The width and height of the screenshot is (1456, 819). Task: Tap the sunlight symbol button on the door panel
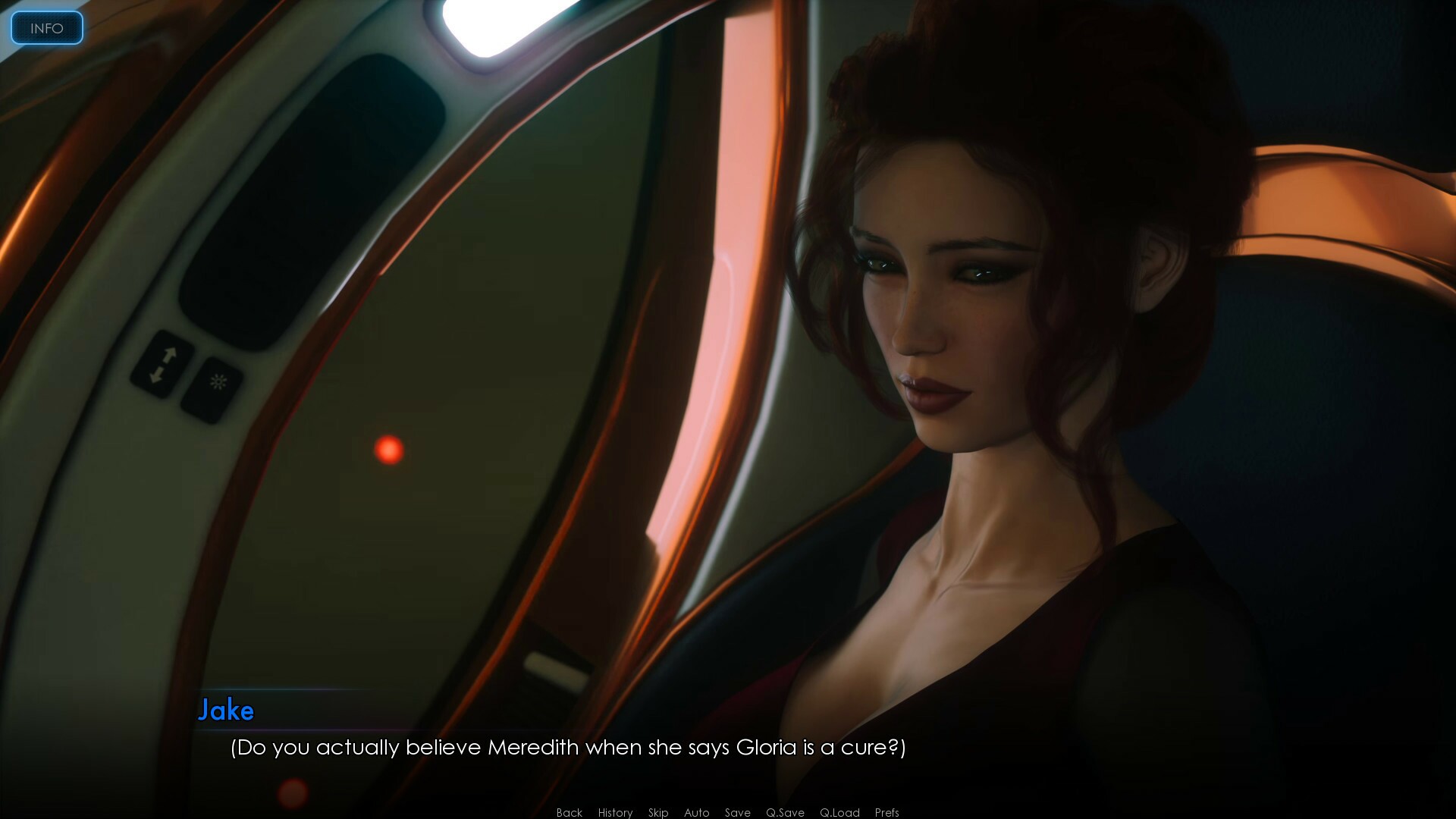point(218,381)
